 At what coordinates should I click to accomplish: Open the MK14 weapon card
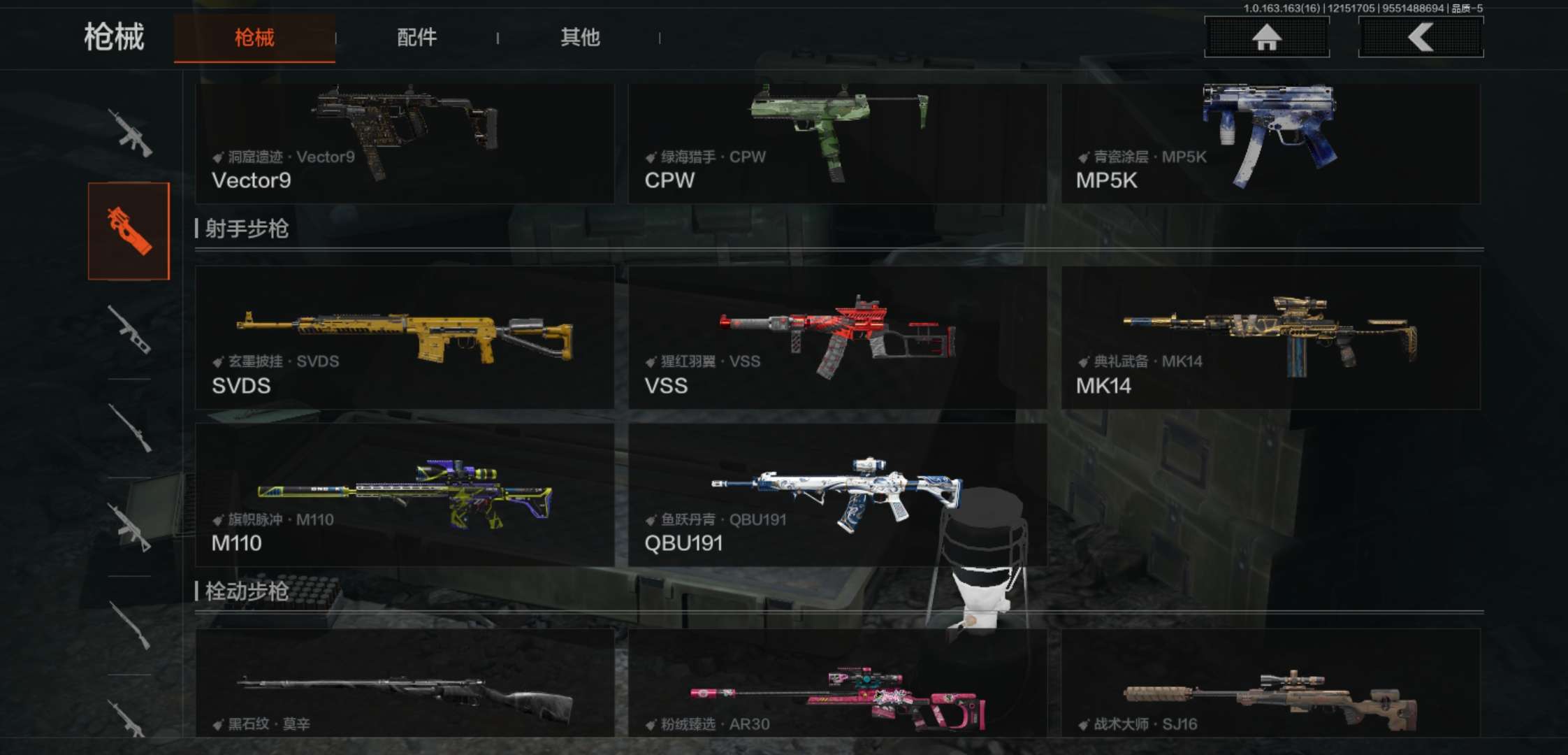(1270, 338)
